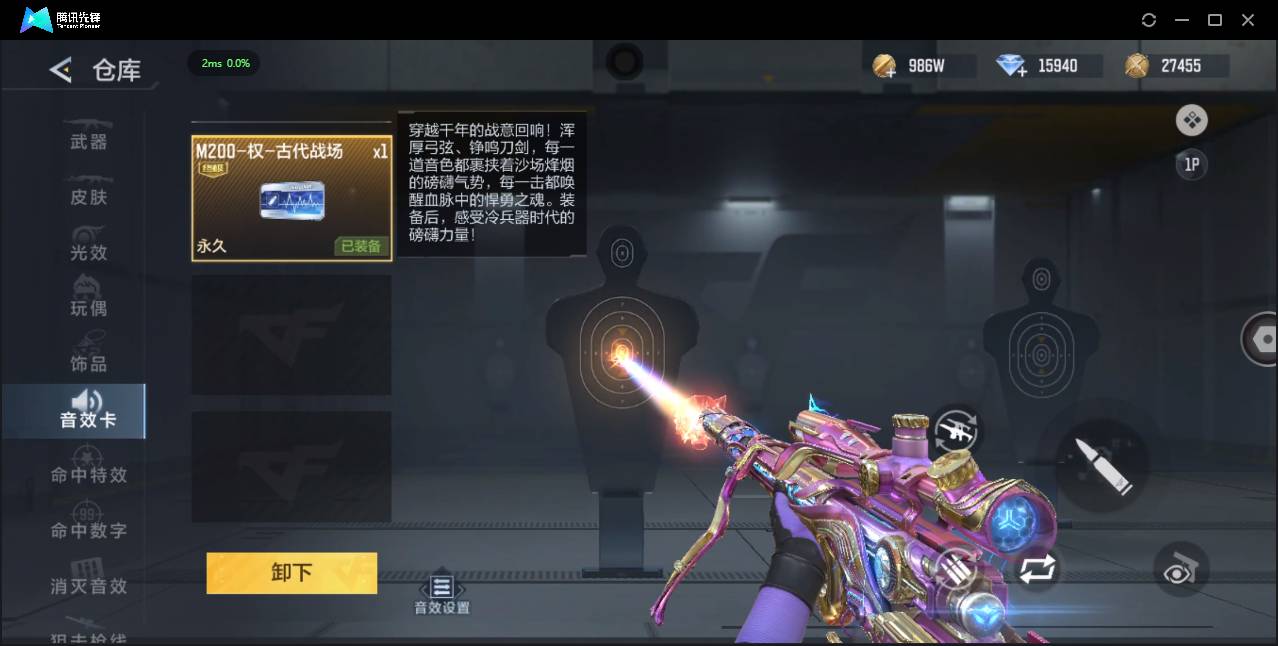Image resolution: width=1278 pixels, height=646 pixels.
Task: Toggle the eye camera view icon
Action: click(1181, 570)
